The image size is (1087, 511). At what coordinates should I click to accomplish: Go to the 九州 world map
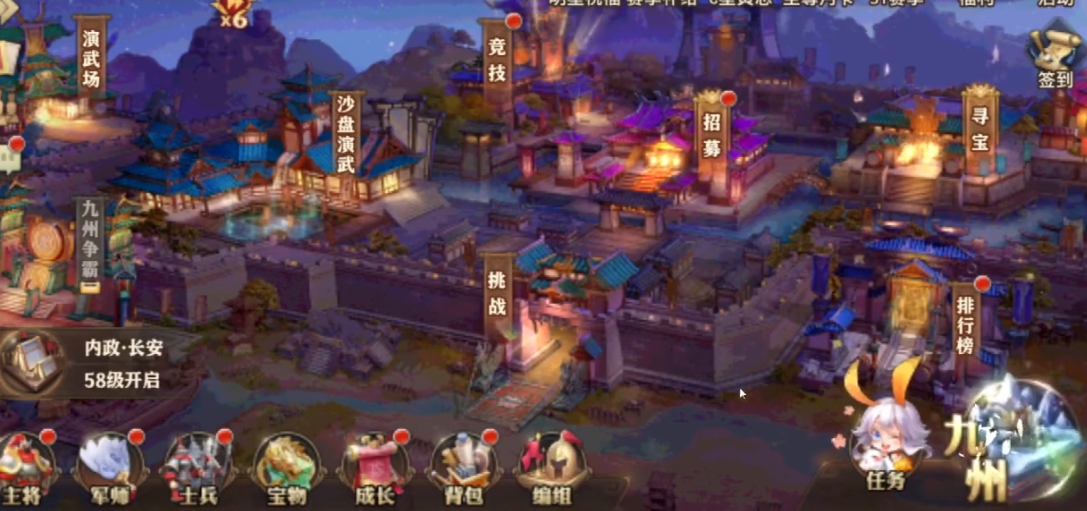click(1010, 445)
